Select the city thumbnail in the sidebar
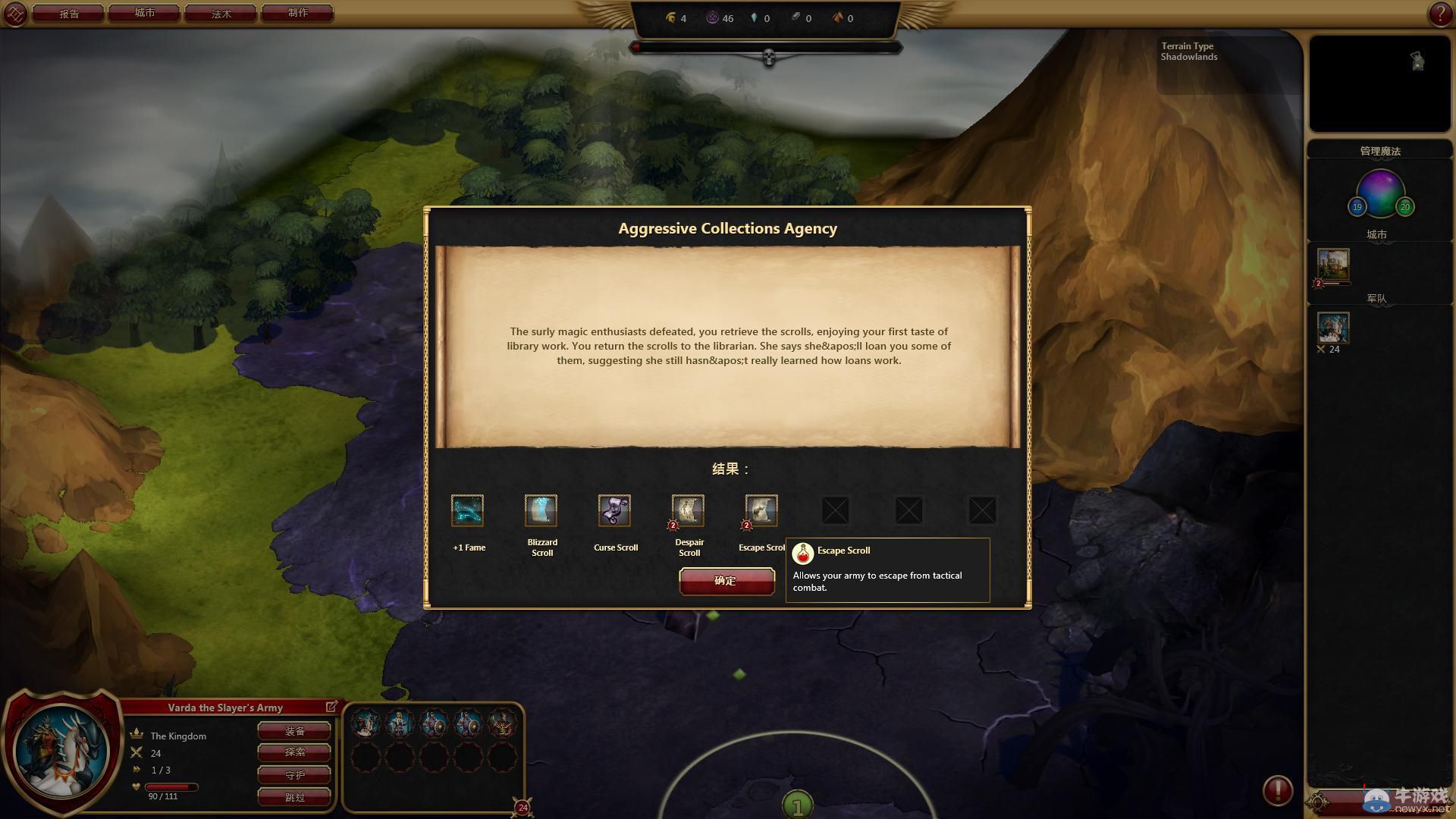 click(x=1333, y=265)
